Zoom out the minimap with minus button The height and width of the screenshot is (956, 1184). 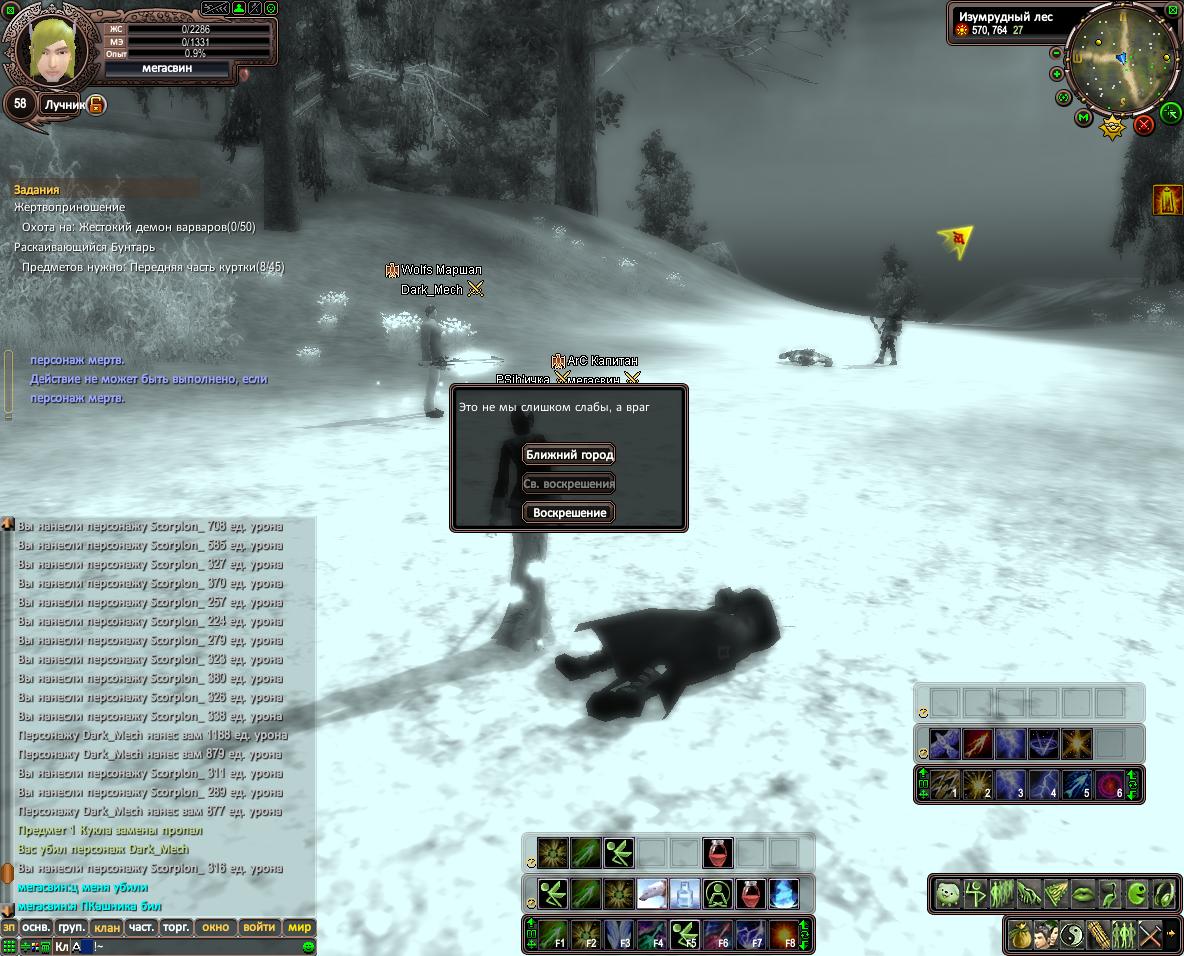[x=1056, y=53]
